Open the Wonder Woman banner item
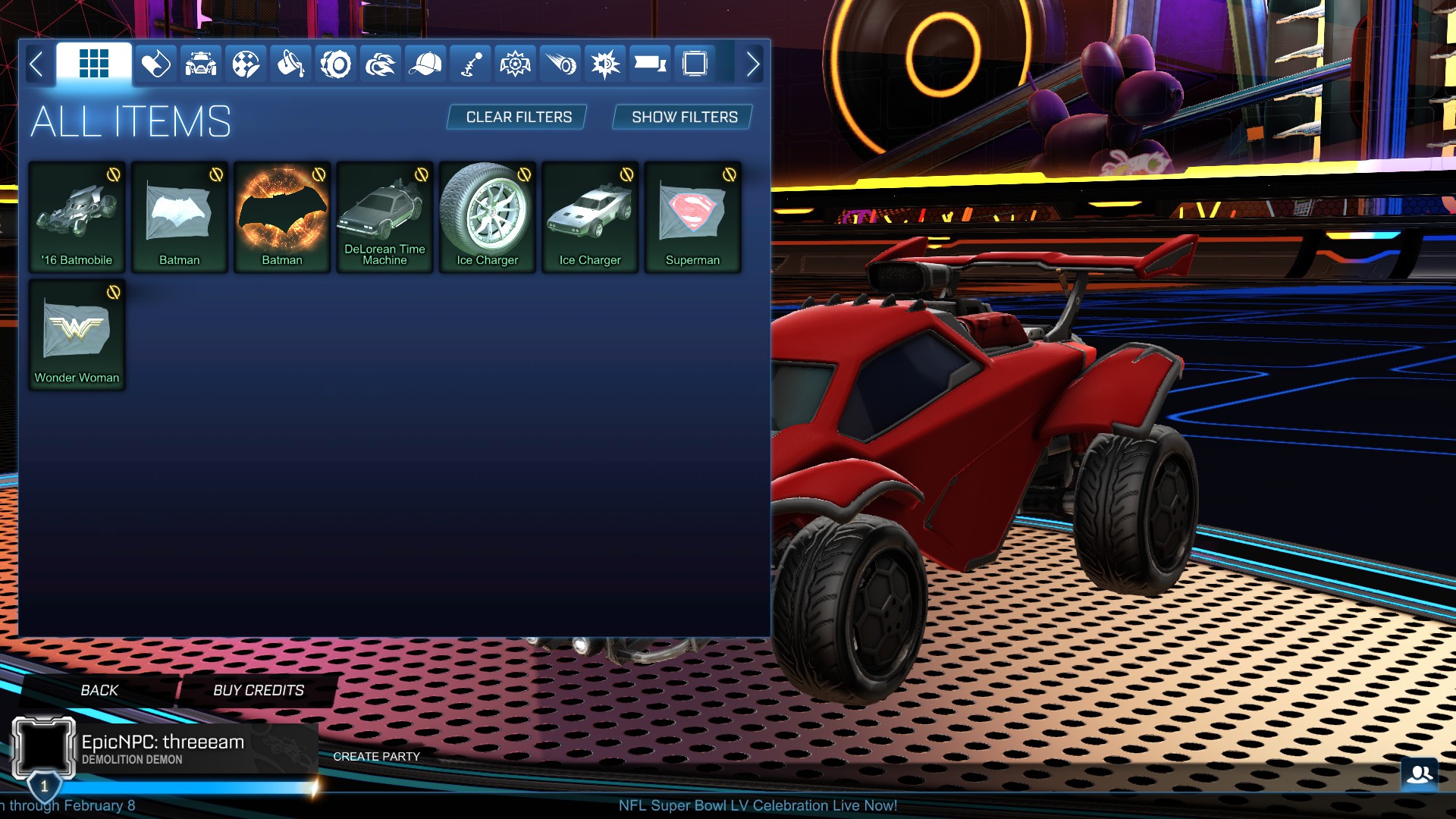The image size is (1456, 819). pyautogui.click(x=76, y=334)
